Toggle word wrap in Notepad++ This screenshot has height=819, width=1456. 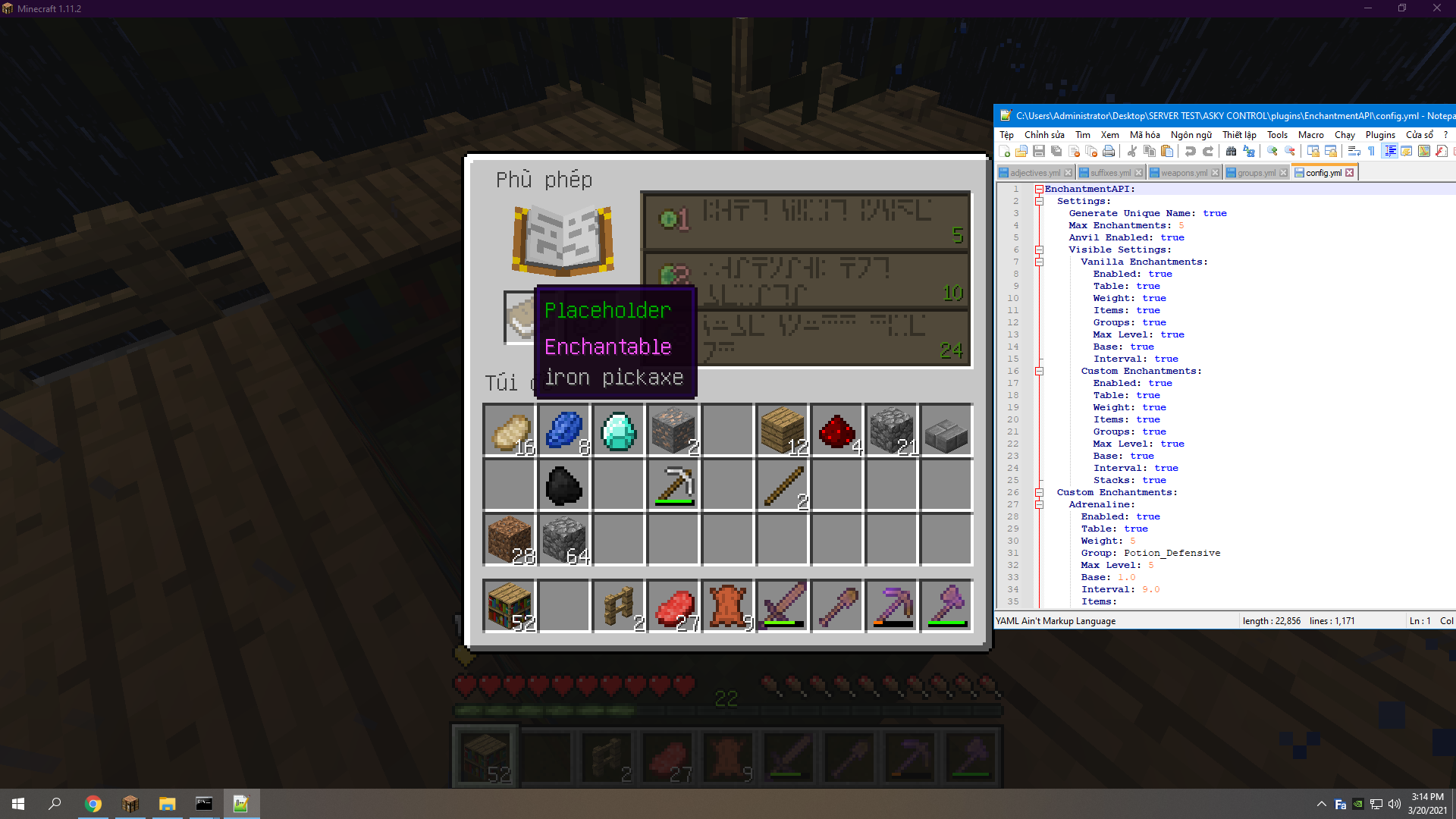click(x=1354, y=151)
